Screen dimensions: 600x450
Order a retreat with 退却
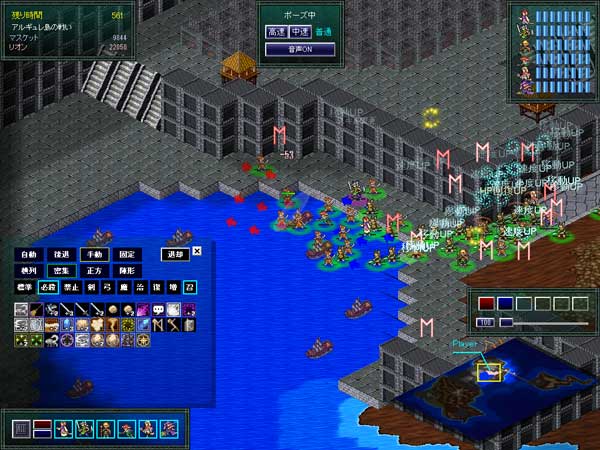[x=174, y=254]
